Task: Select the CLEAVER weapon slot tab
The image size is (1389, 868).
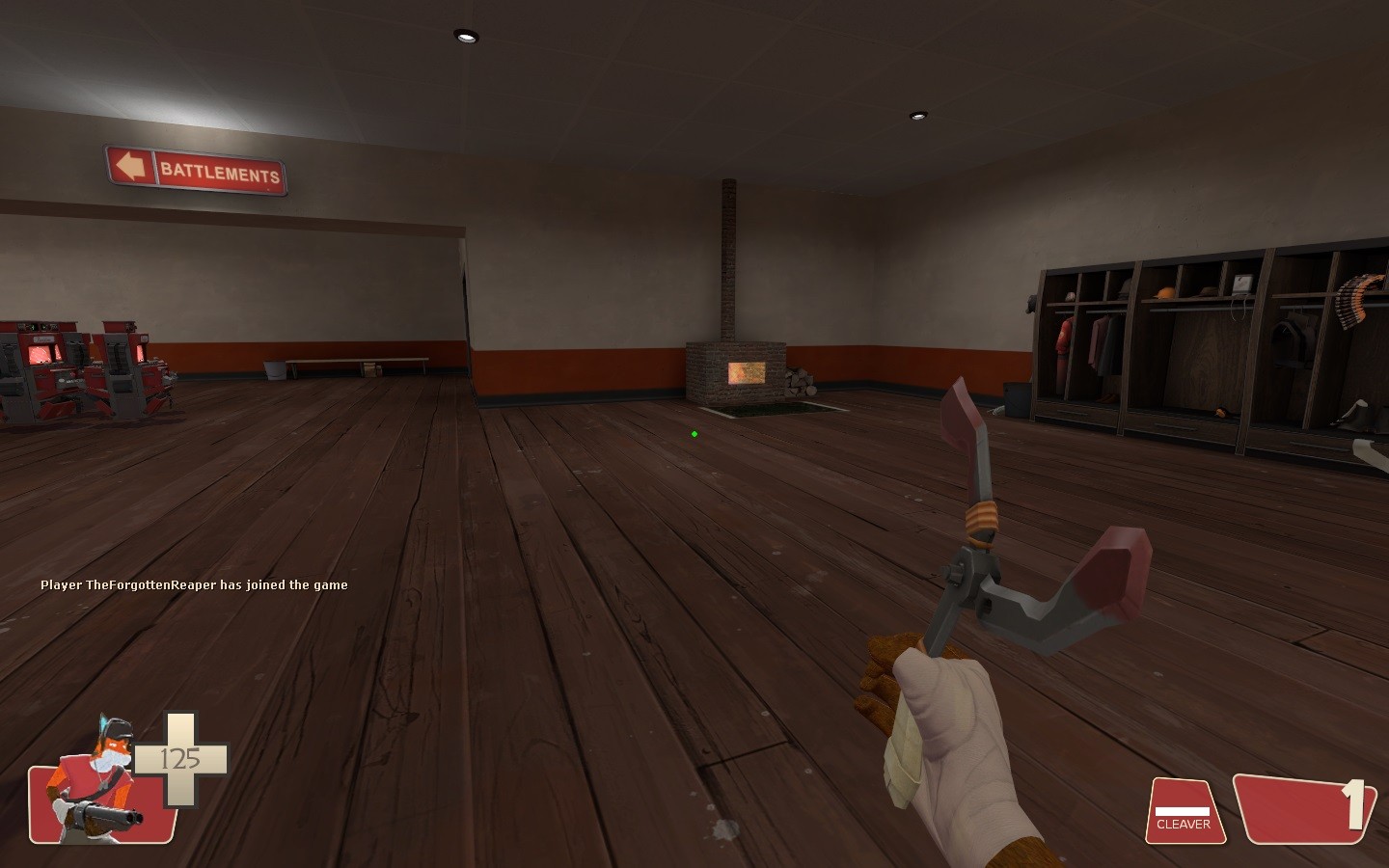Action: (1185, 825)
